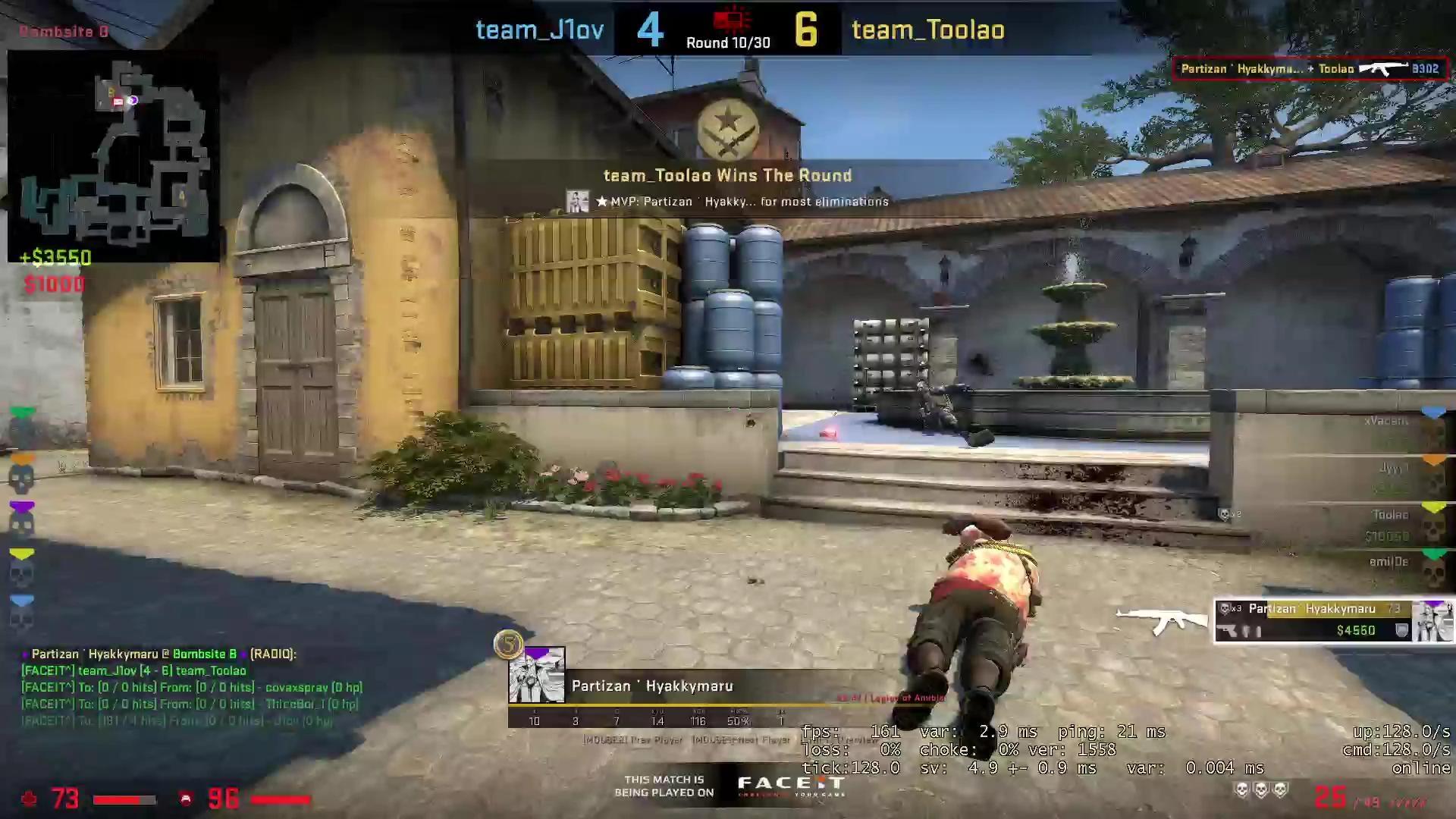Image resolution: width=1456 pixels, height=819 pixels.
Task: Open the spectated player's avatar above the stats bar
Action: coord(536,675)
